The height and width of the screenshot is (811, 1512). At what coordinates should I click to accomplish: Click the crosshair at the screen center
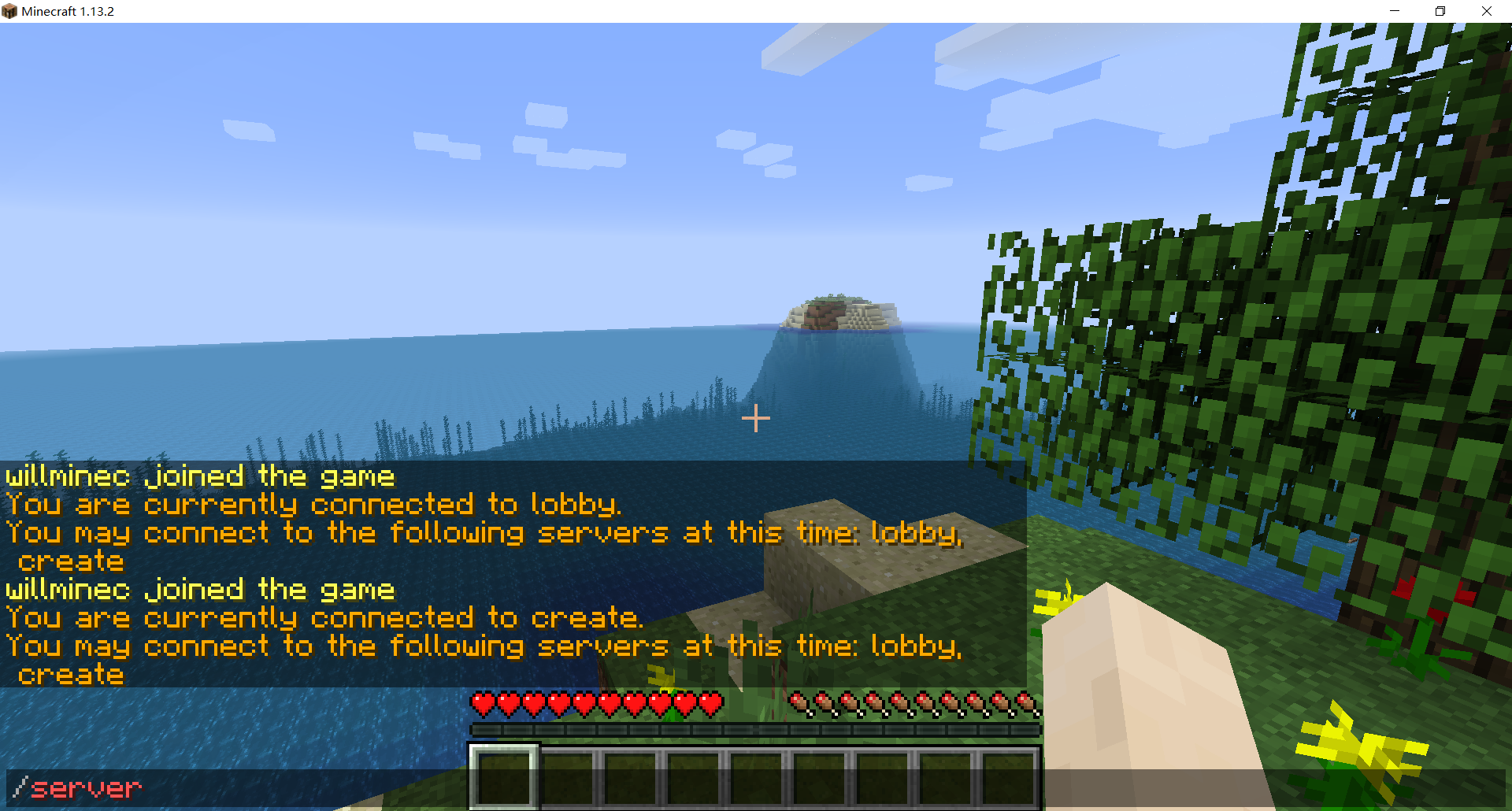point(755,418)
